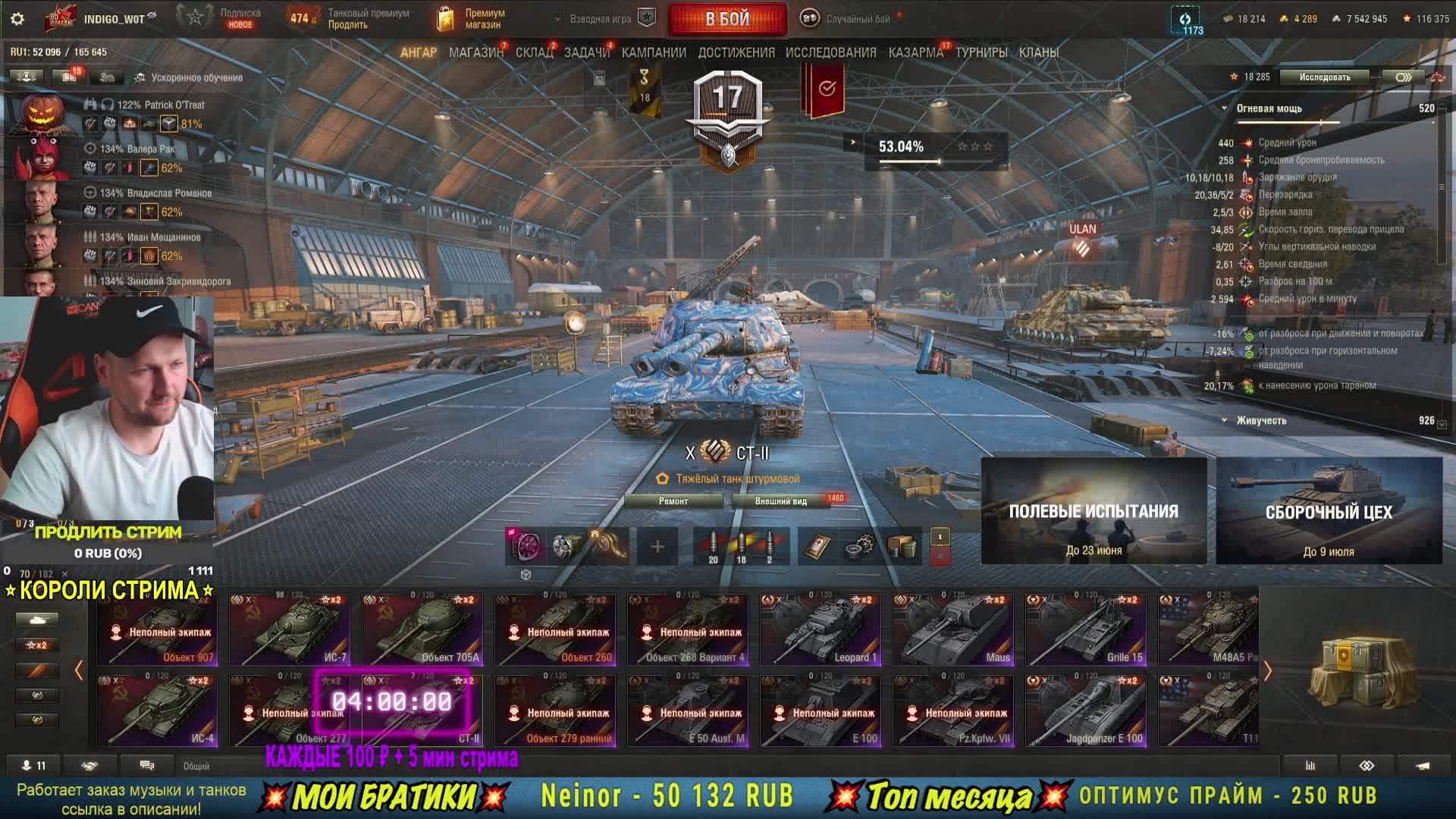This screenshot has width=1456, height=819.
Task: Open the Сборочный цех banner
Action: [x=1329, y=511]
